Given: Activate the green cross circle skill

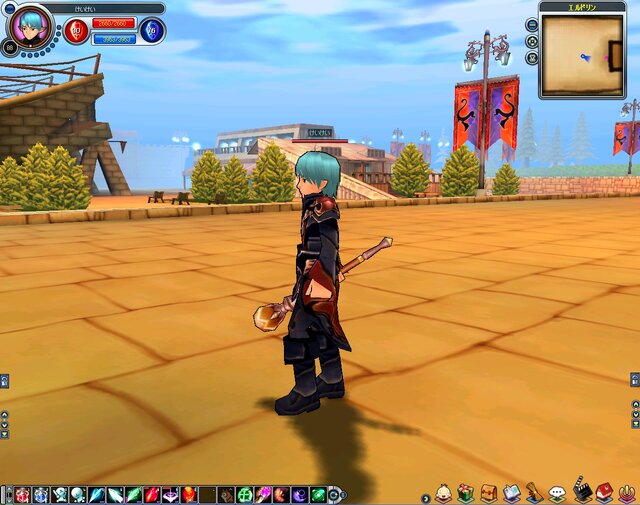Looking at the screenshot, I should point(244,495).
